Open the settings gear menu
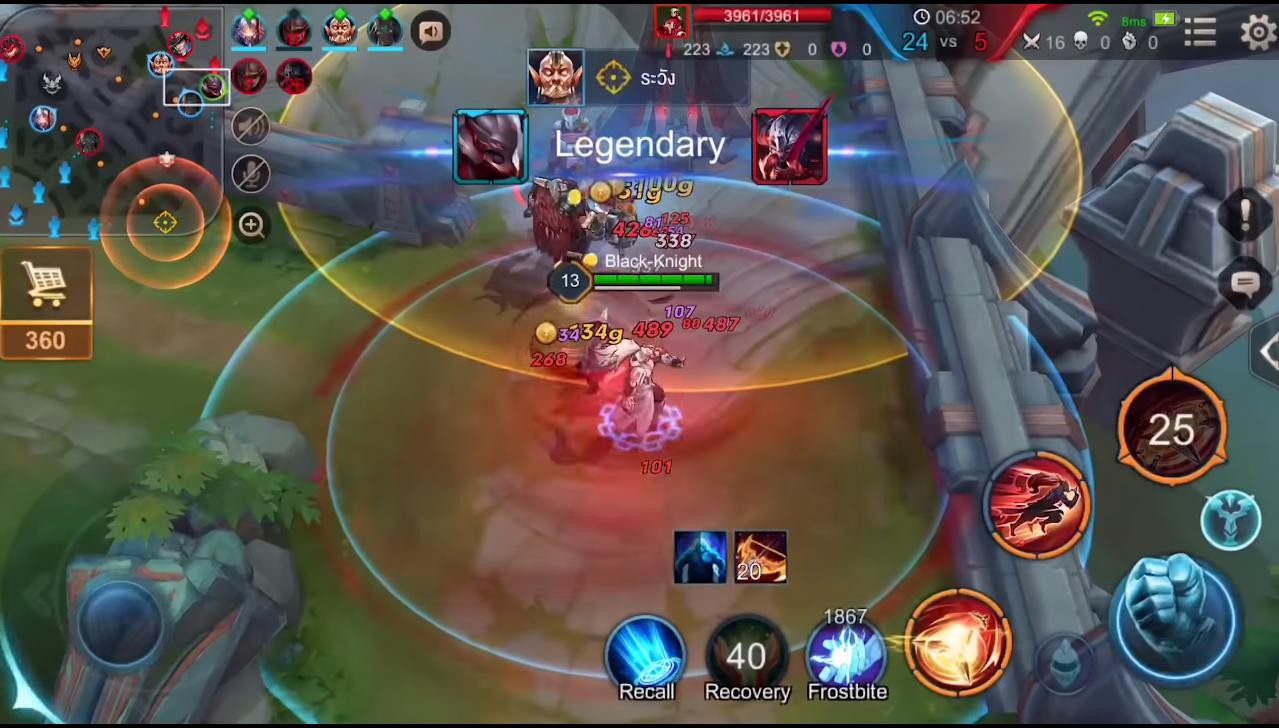Viewport: 1279px width, 728px height. click(x=1257, y=32)
